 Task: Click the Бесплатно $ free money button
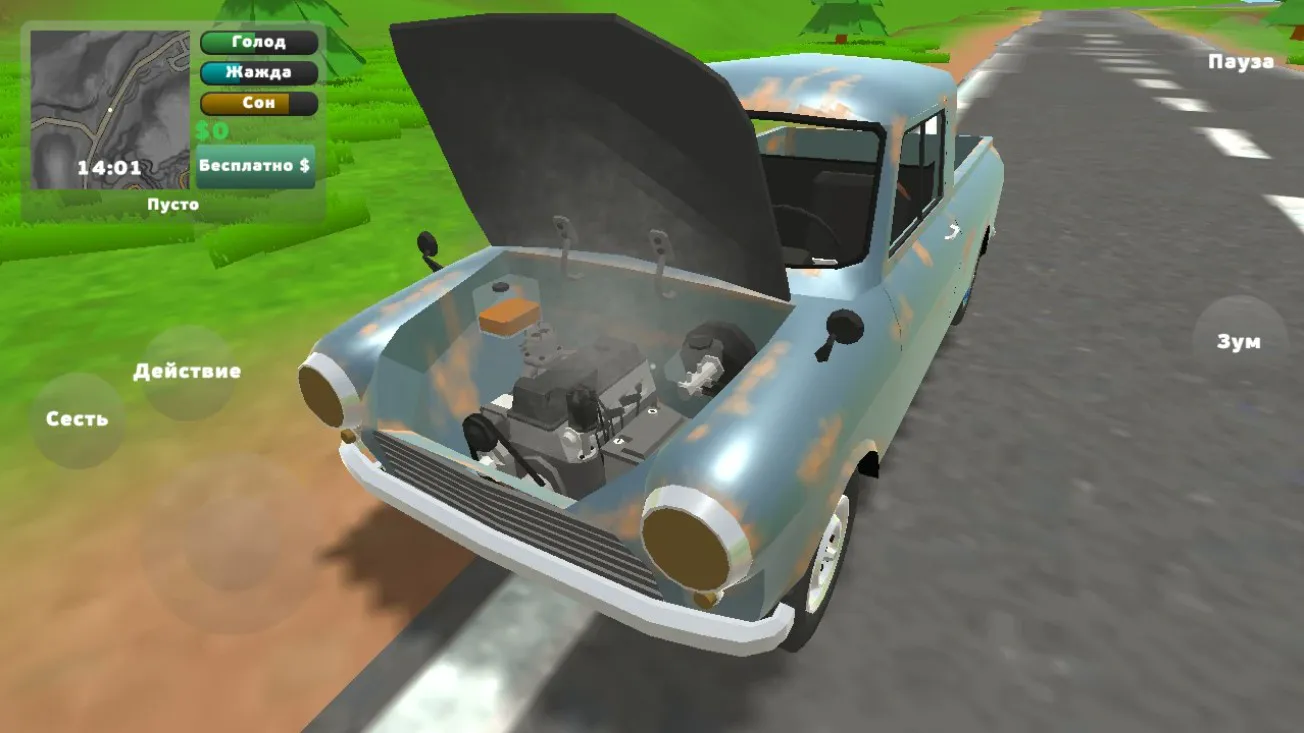[x=256, y=163]
